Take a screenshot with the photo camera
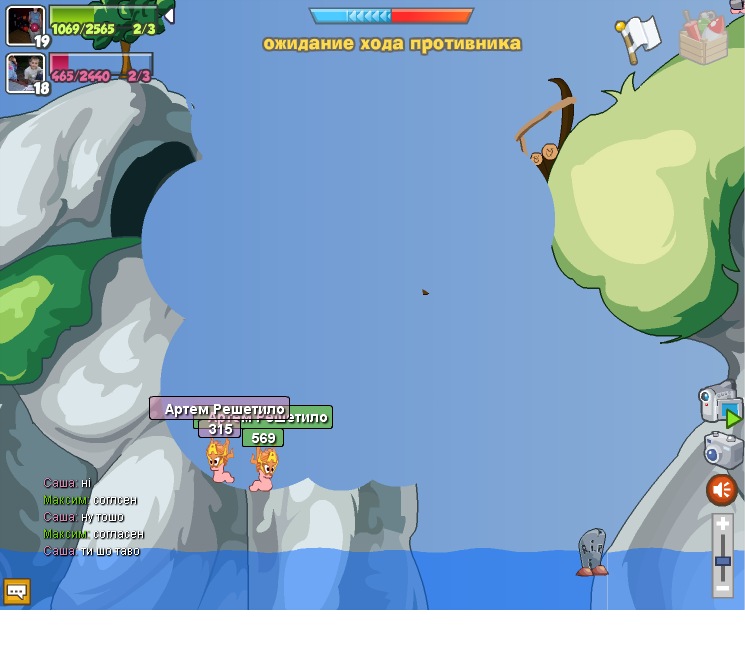Viewport: 745px width, 650px height. [x=722, y=450]
